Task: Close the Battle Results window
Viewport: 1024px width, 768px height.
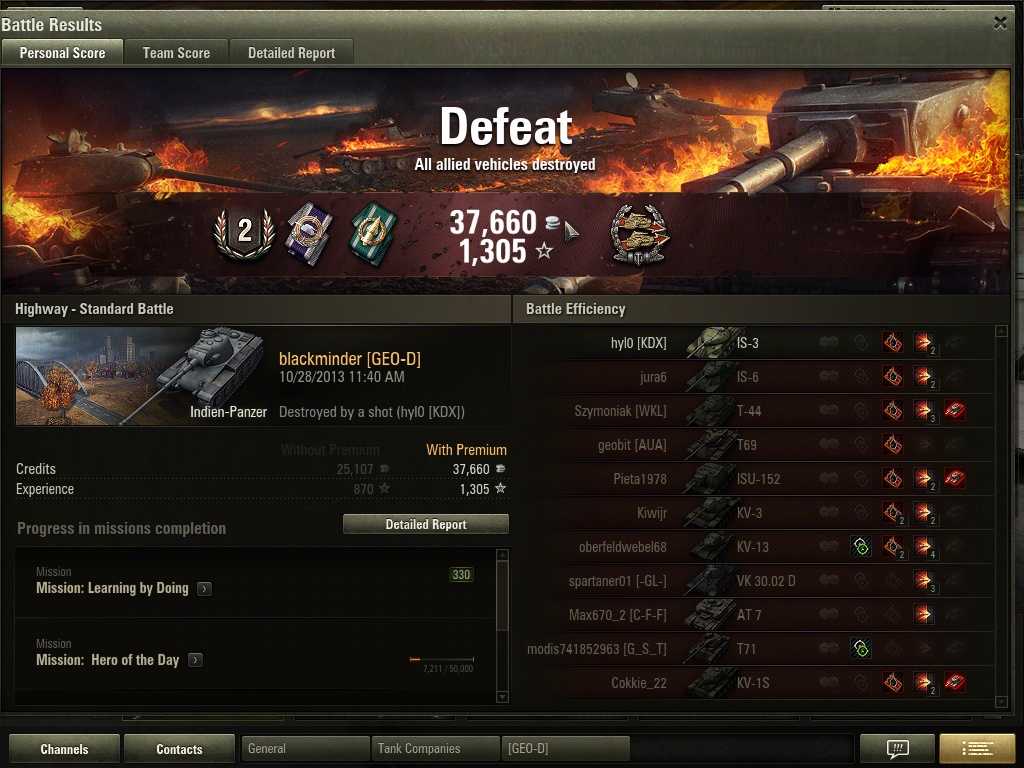Action: [1000, 23]
